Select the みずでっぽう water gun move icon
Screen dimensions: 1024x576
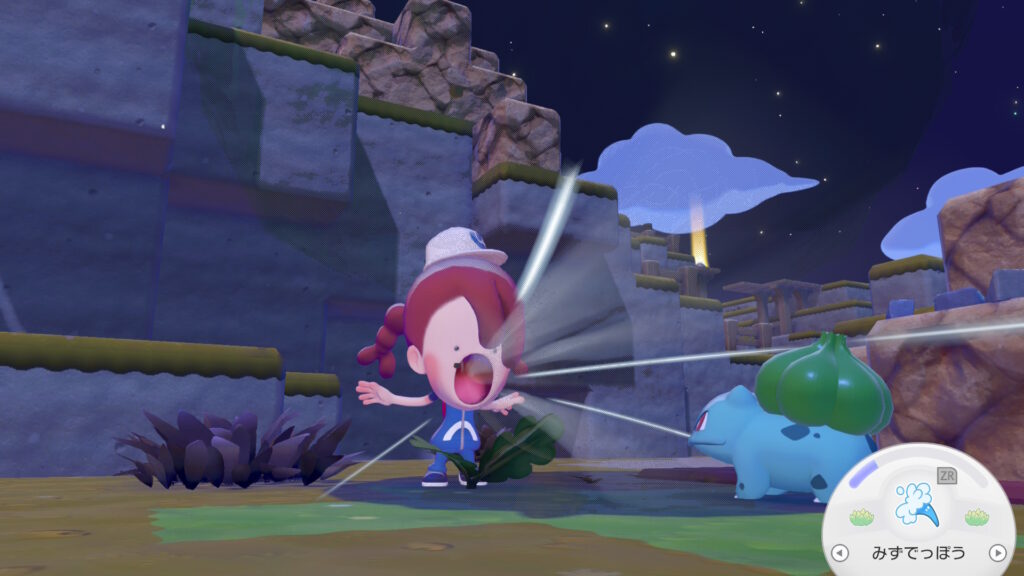(x=918, y=505)
